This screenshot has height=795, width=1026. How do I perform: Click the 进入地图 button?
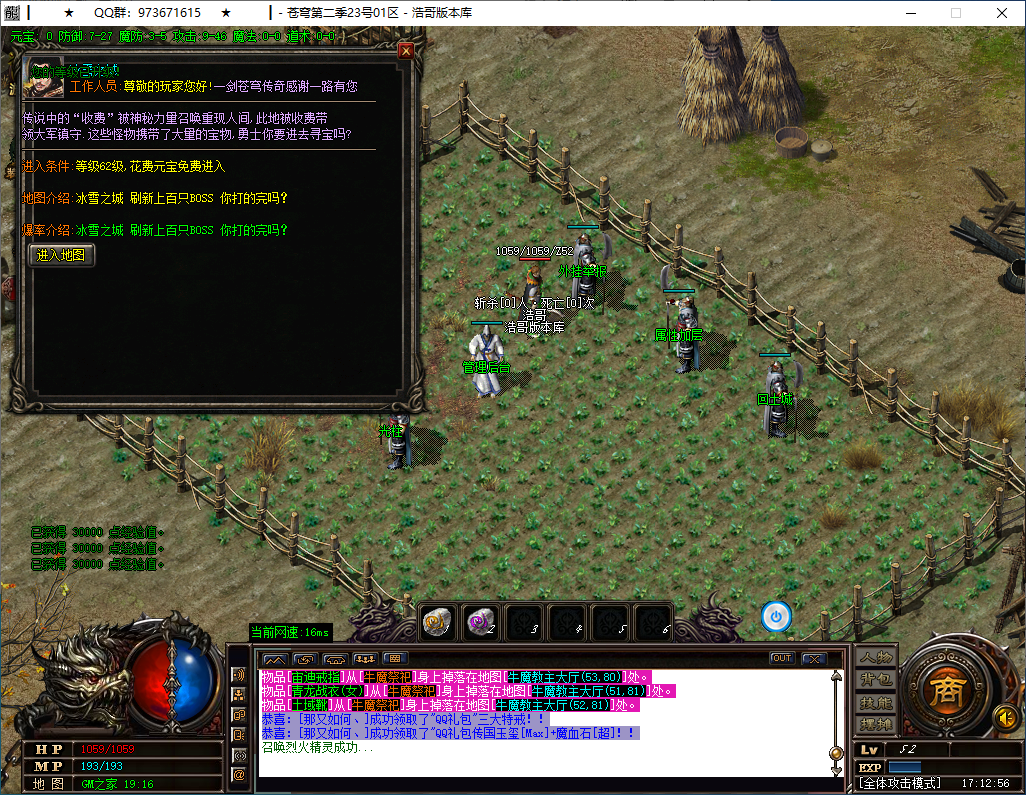pyautogui.click(x=62, y=255)
